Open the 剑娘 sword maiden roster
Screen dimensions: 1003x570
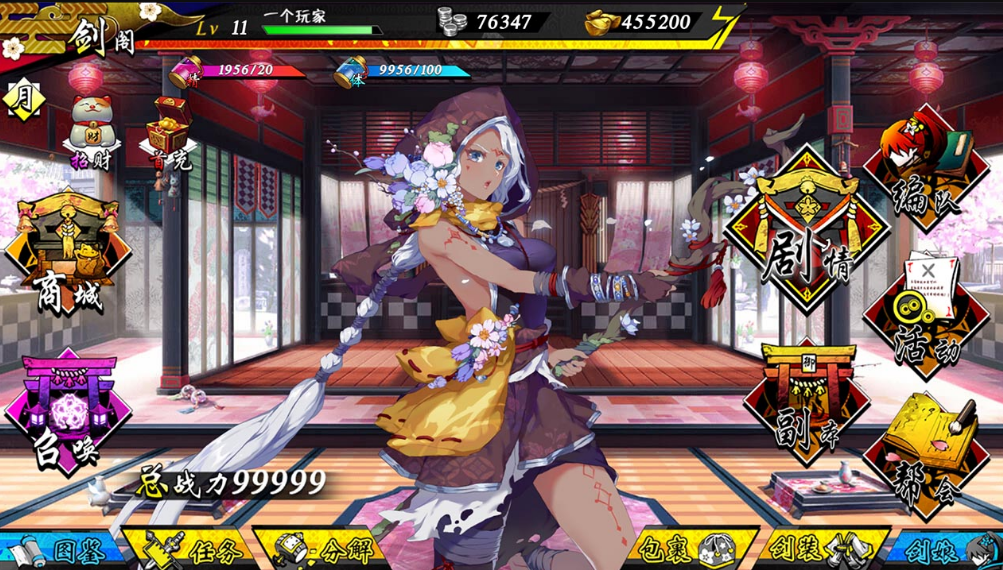point(945,551)
